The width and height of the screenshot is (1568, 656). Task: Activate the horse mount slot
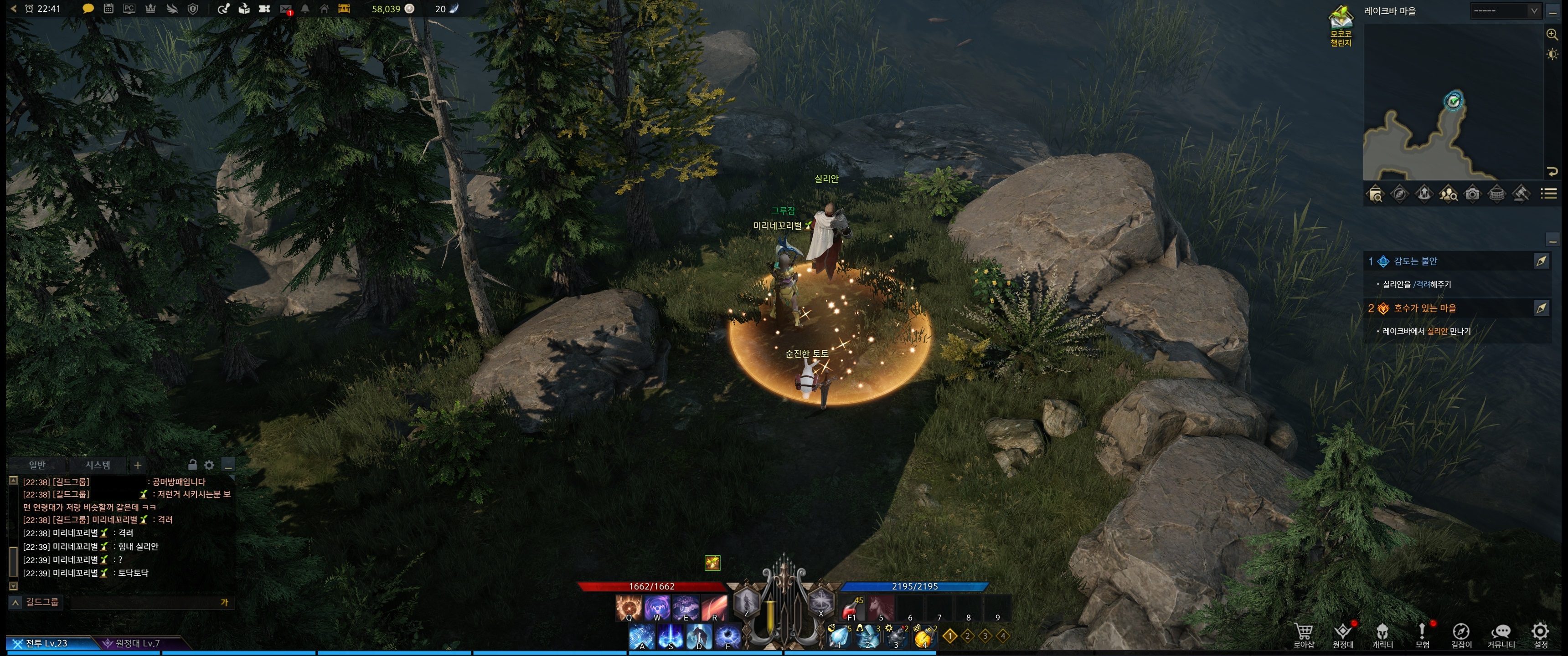click(880, 607)
